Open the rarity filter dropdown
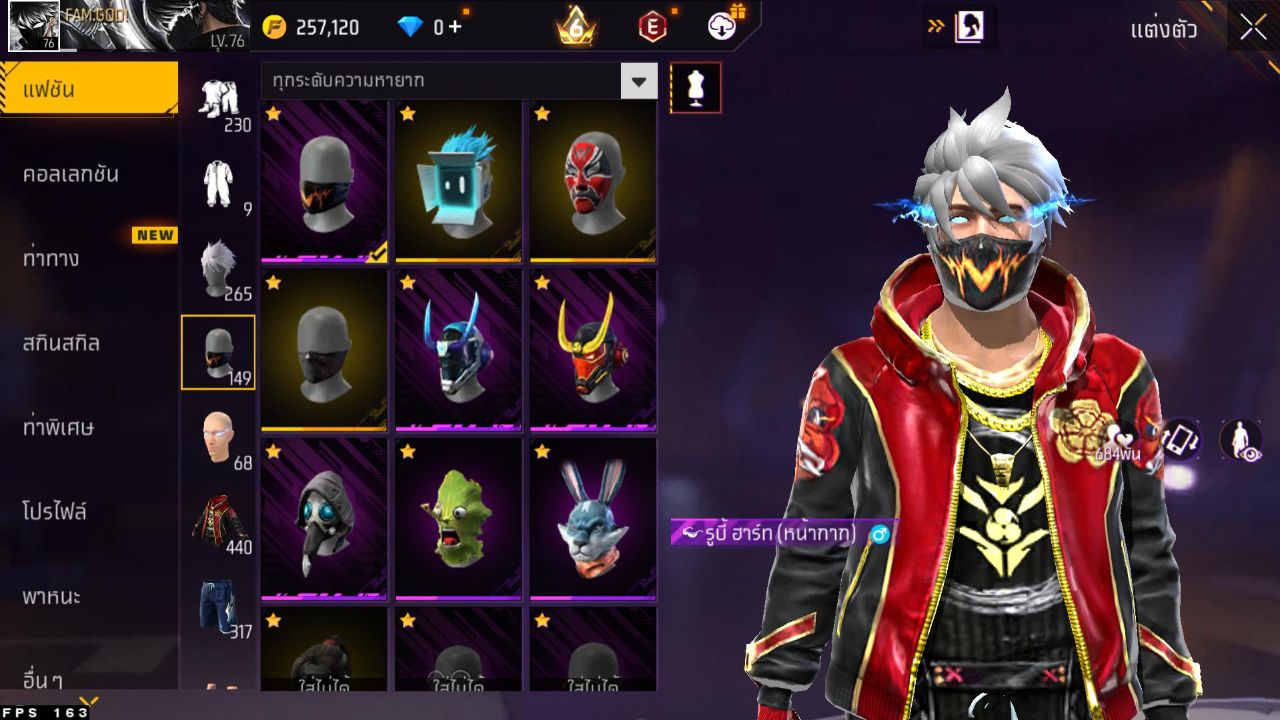Image resolution: width=1280 pixels, height=720 pixels. pos(638,80)
